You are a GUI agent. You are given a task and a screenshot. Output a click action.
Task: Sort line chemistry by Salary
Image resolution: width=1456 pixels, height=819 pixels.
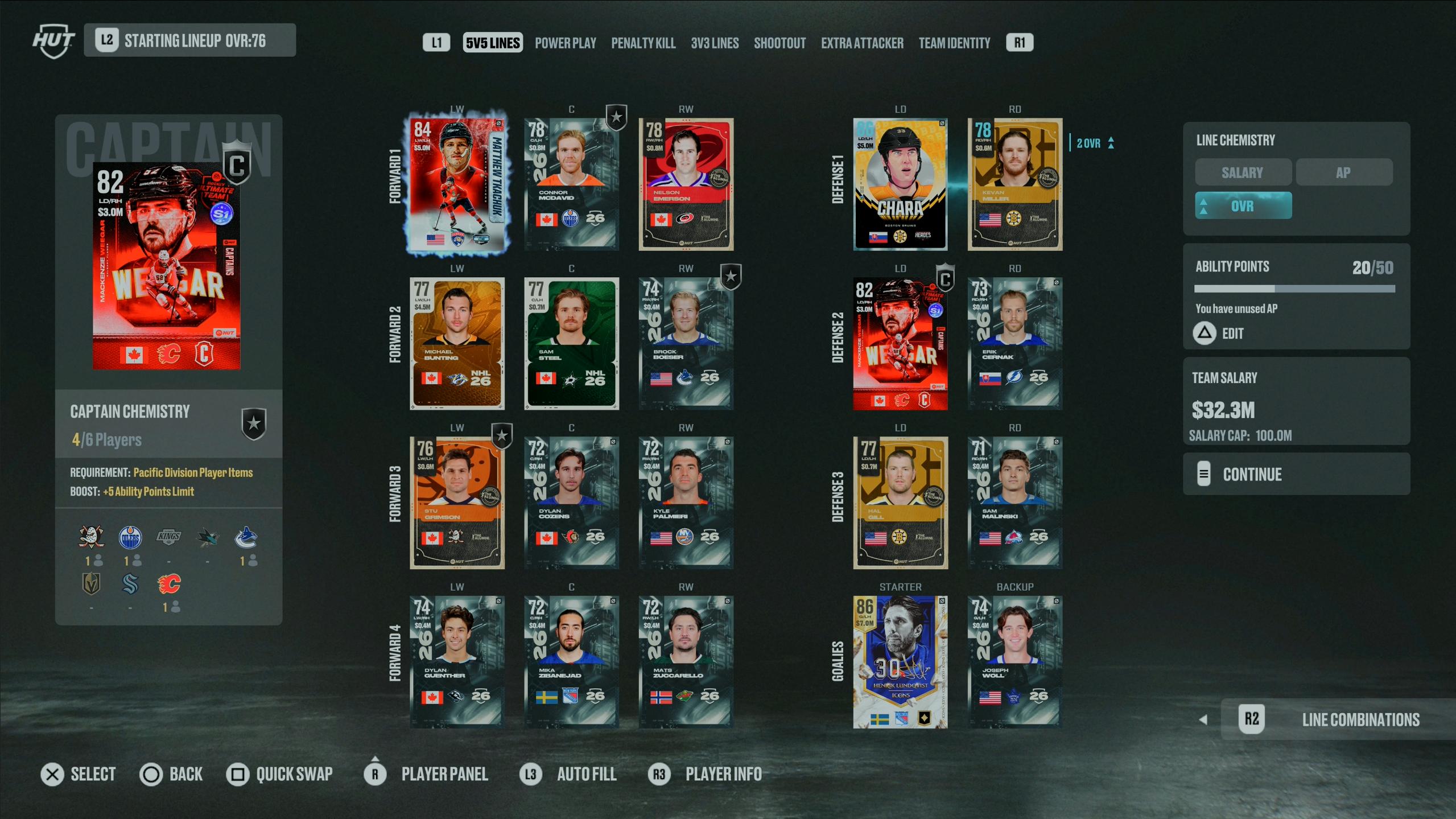1242,172
